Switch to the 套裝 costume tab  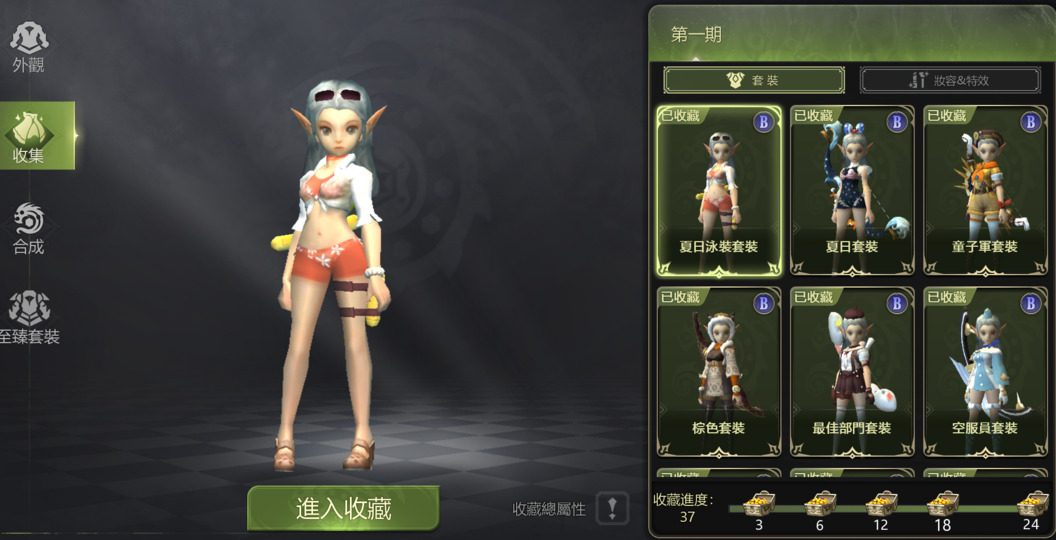754,80
